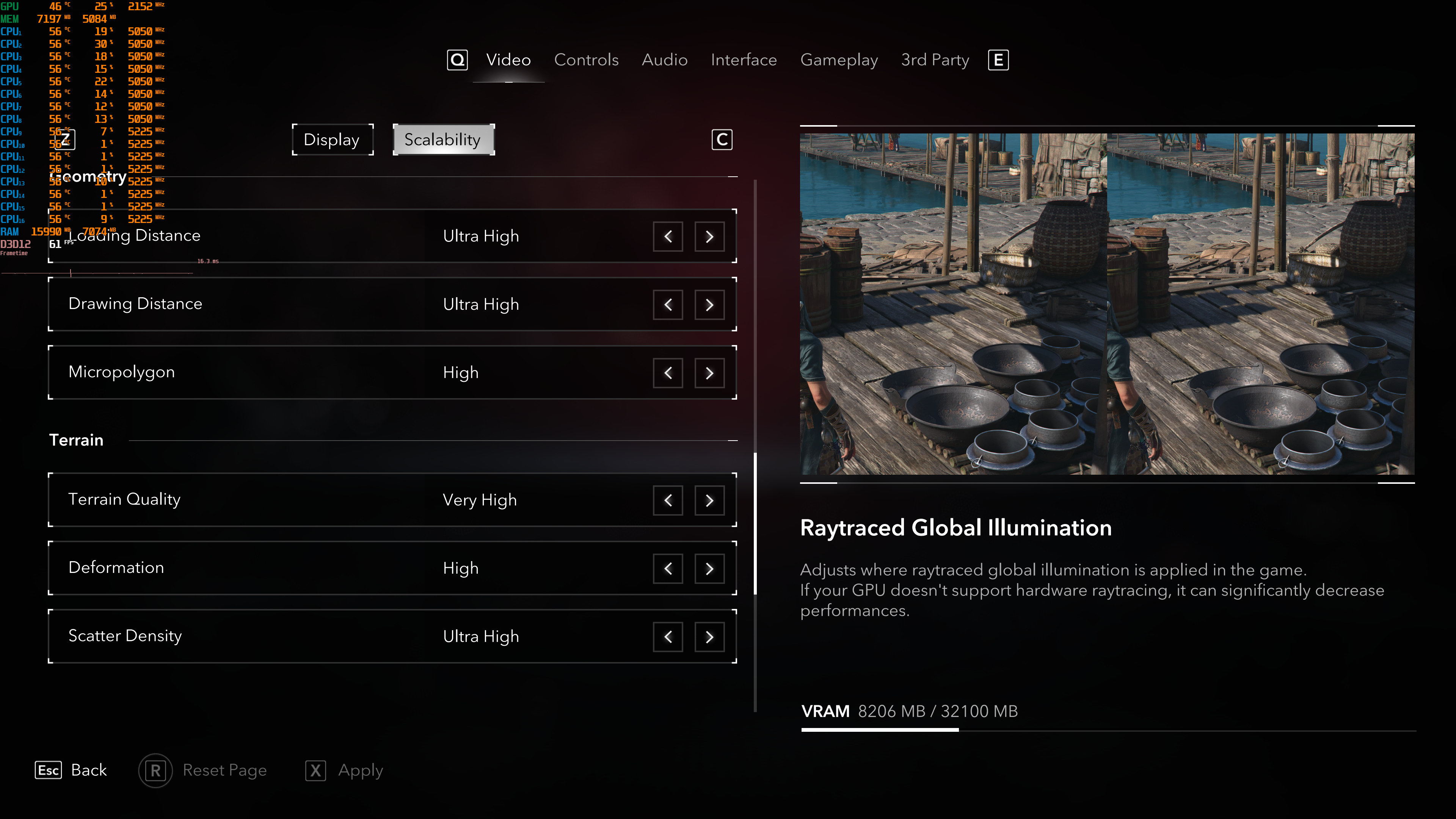Go to the Gameplay tab

point(839,60)
